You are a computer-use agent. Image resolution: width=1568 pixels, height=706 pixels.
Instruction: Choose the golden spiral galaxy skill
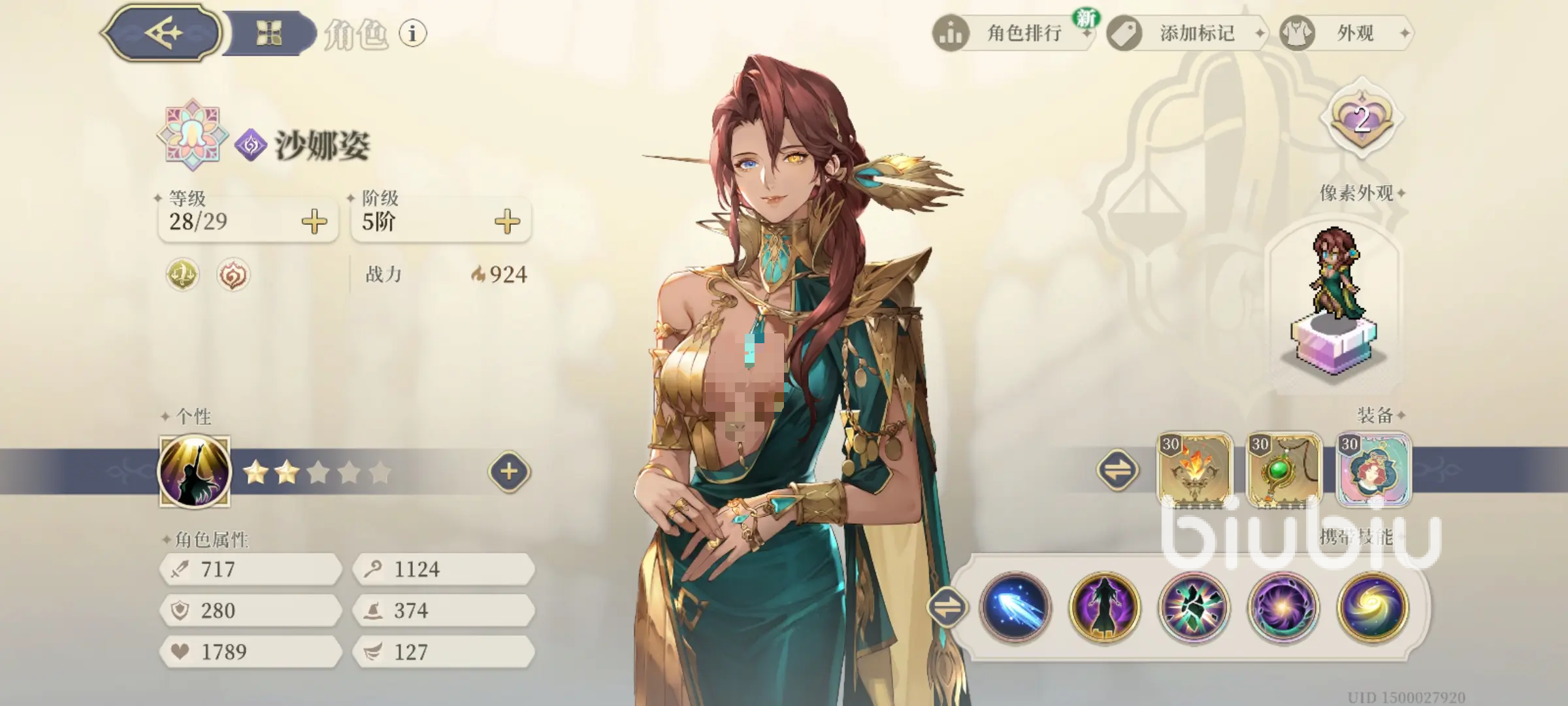pyautogui.click(x=1373, y=607)
